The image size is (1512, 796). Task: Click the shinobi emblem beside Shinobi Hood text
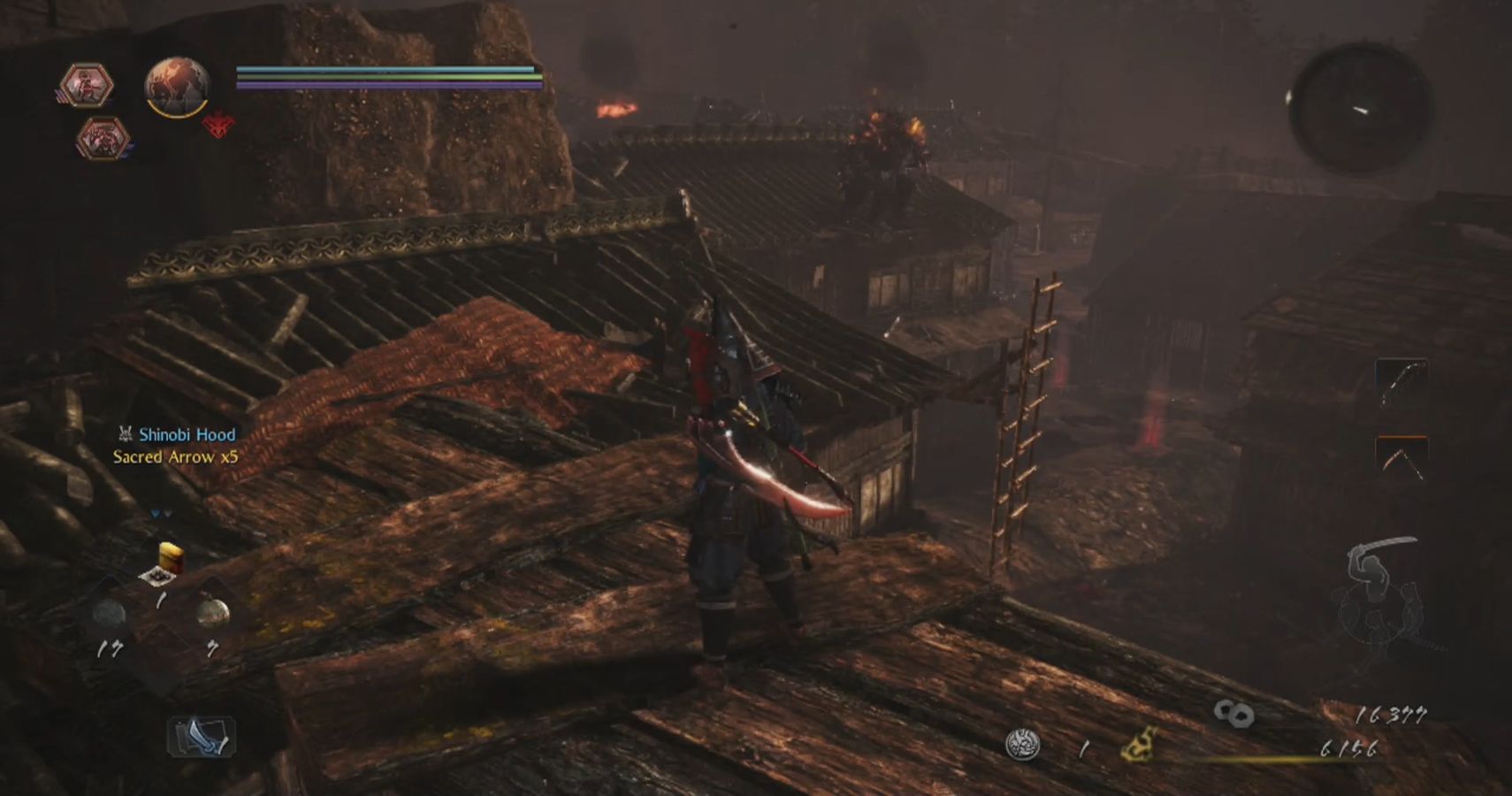126,434
